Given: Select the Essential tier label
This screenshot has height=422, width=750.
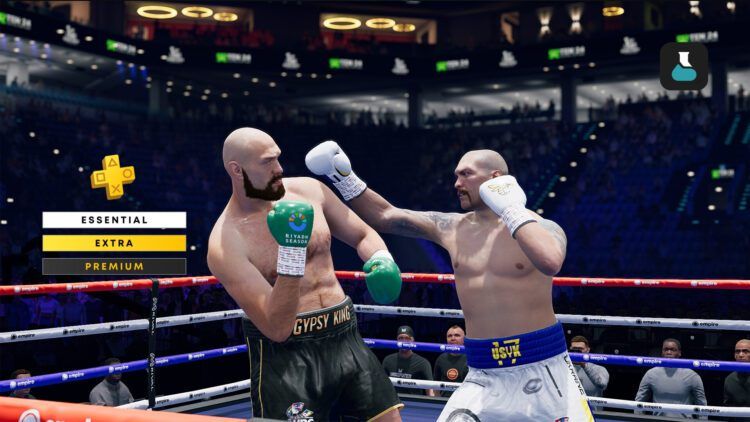Looking at the screenshot, I should pyautogui.click(x=114, y=220).
